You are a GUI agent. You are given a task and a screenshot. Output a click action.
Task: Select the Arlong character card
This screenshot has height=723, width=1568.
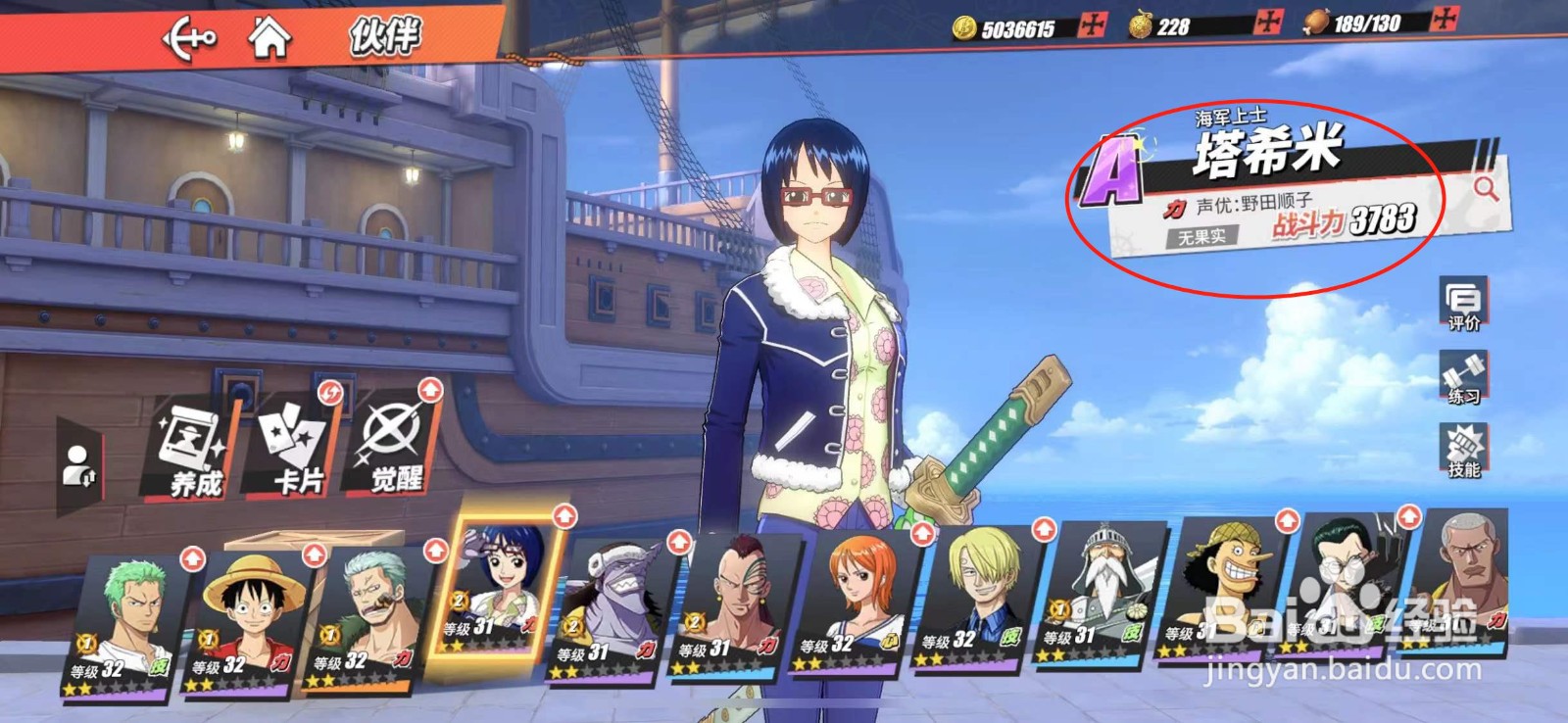612,609
